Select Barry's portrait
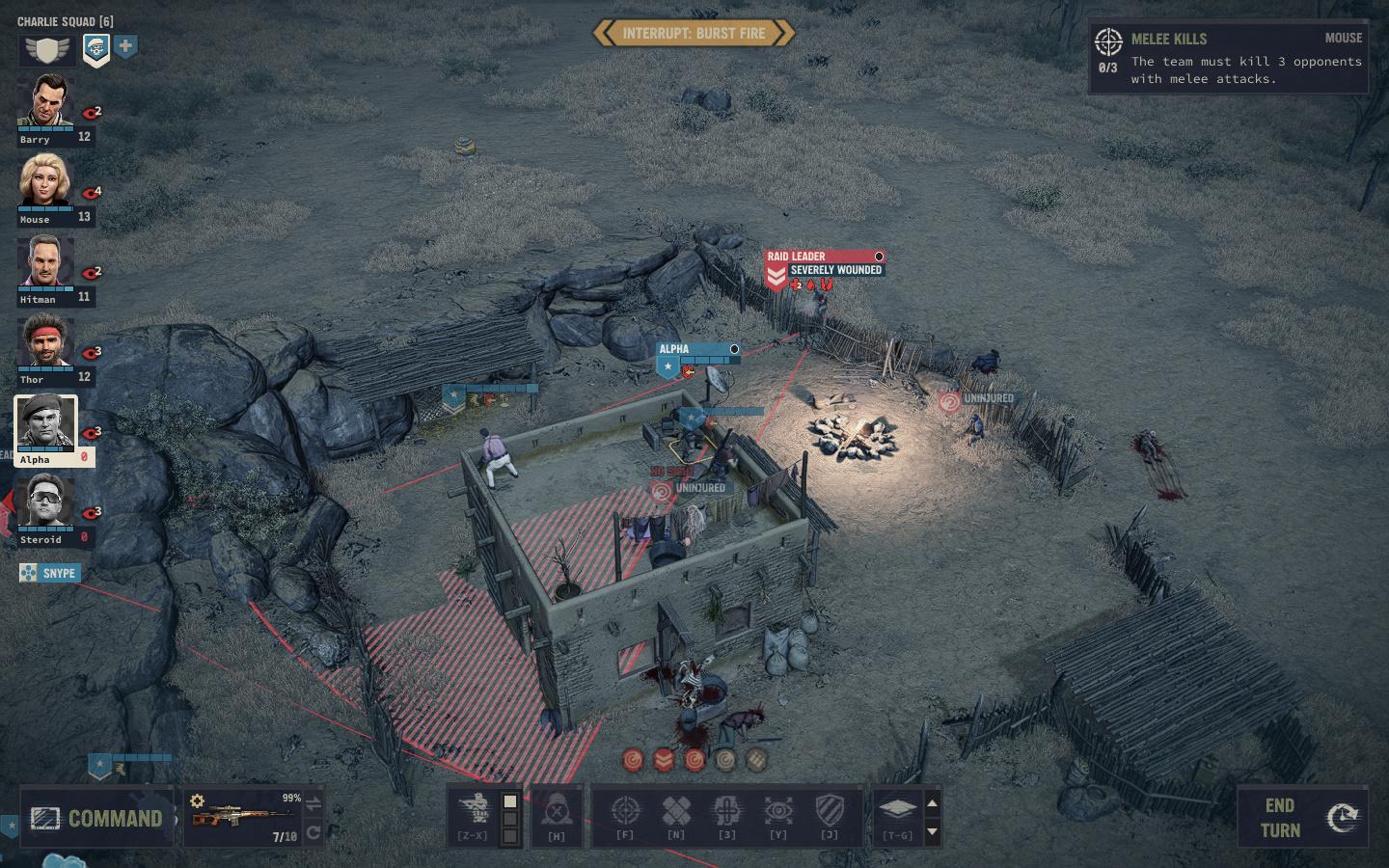This screenshot has width=1389, height=868. tap(44, 104)
